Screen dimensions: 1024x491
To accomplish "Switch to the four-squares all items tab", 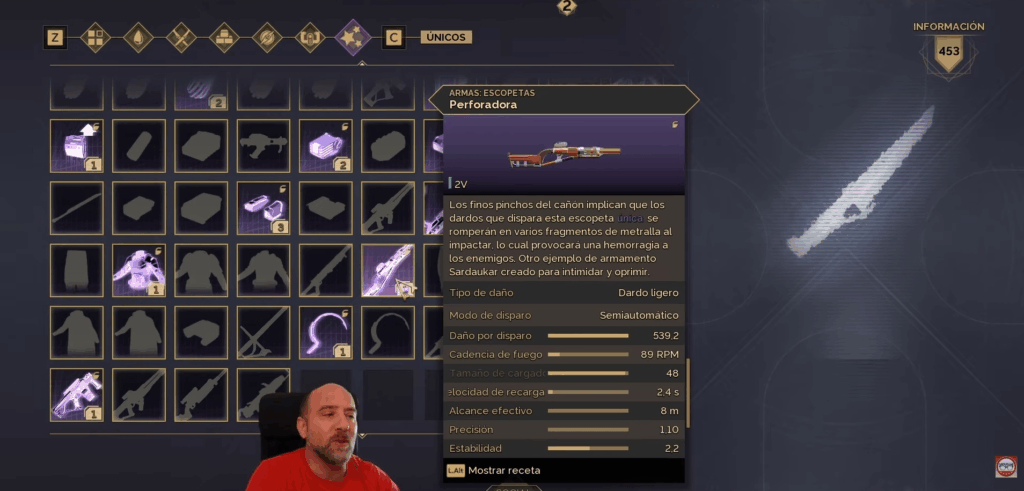I will (x=96, y=38).
